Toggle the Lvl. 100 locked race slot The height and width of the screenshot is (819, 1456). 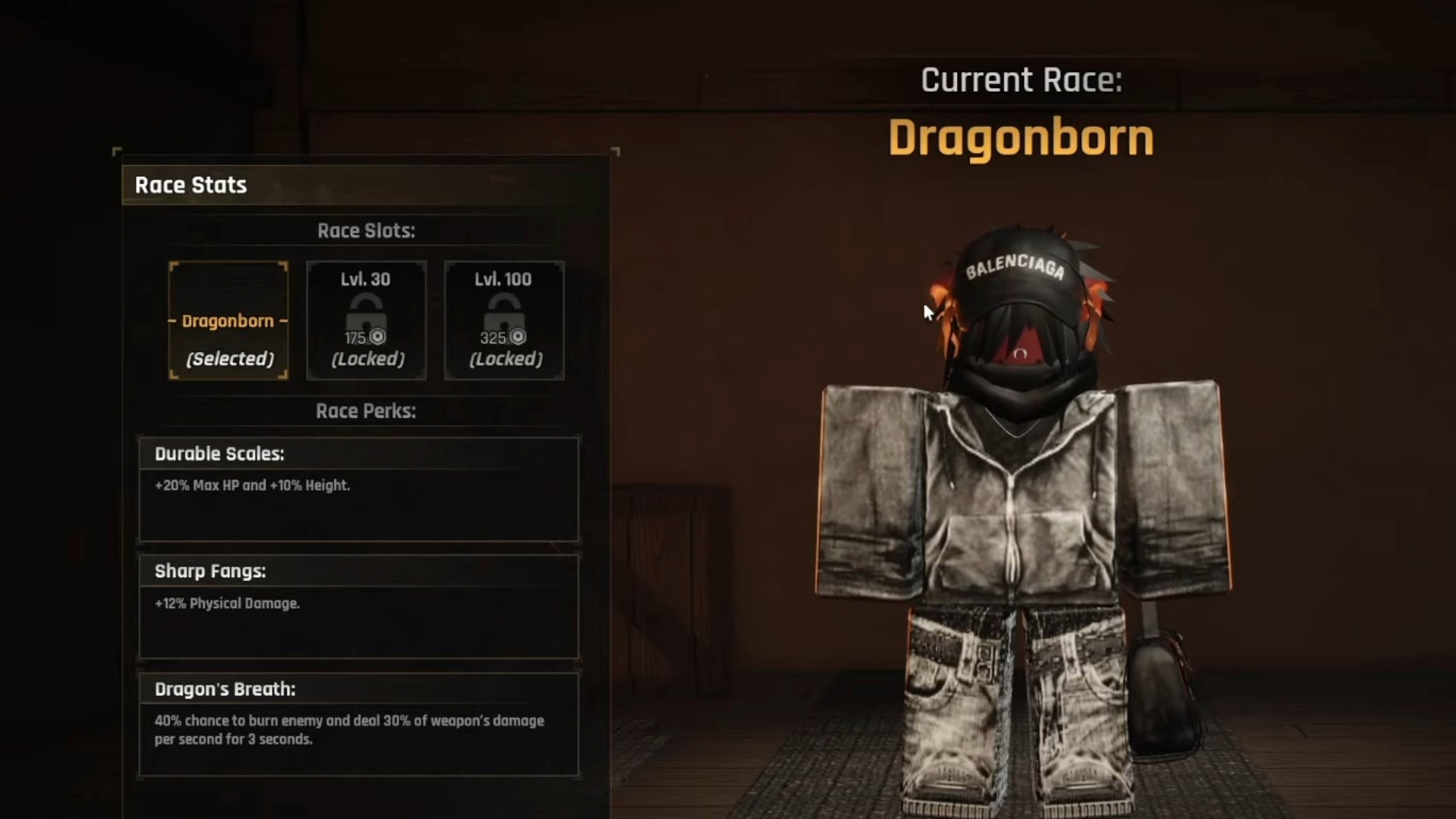coord(504,320)
